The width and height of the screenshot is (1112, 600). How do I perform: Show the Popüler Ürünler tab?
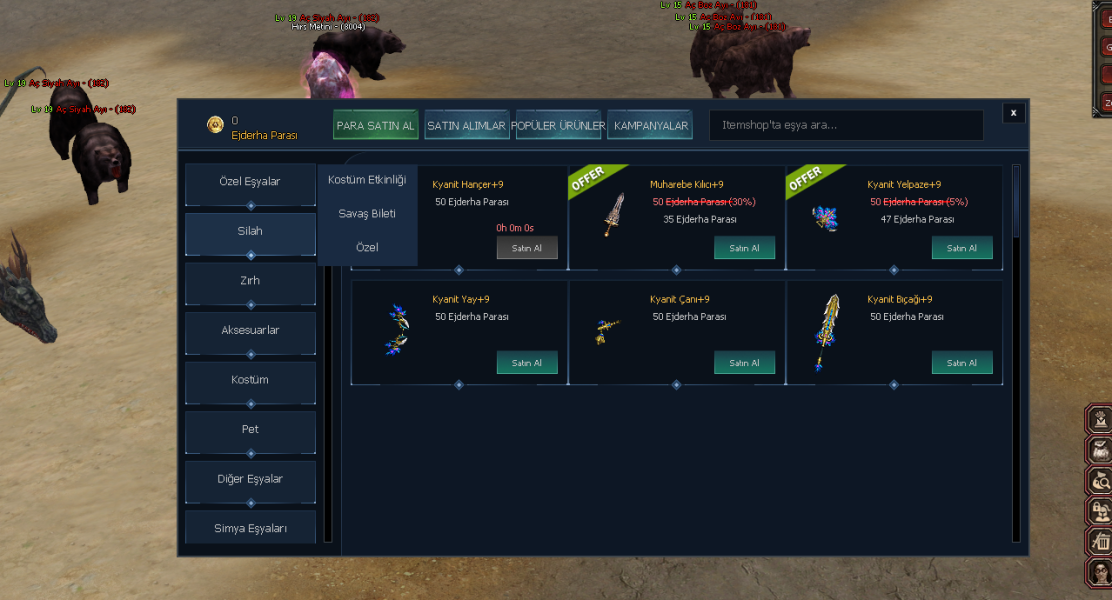tap(558, 126)
